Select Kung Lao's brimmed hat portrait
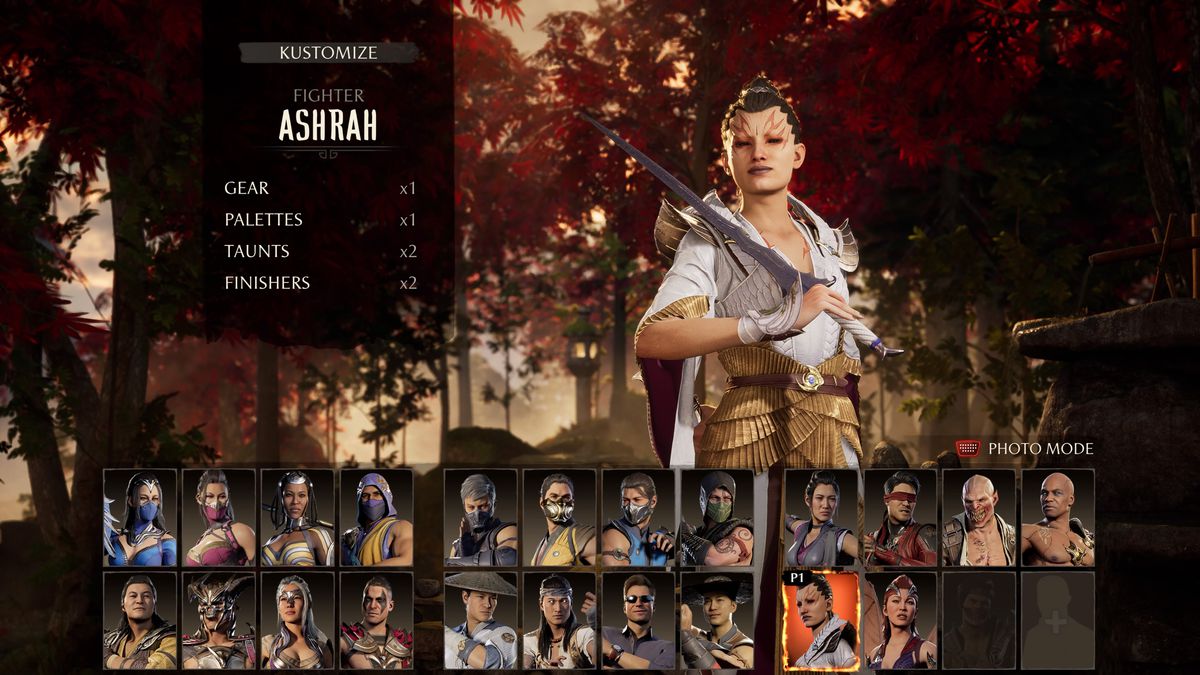1200x675 pixels. tap(717, 620)
